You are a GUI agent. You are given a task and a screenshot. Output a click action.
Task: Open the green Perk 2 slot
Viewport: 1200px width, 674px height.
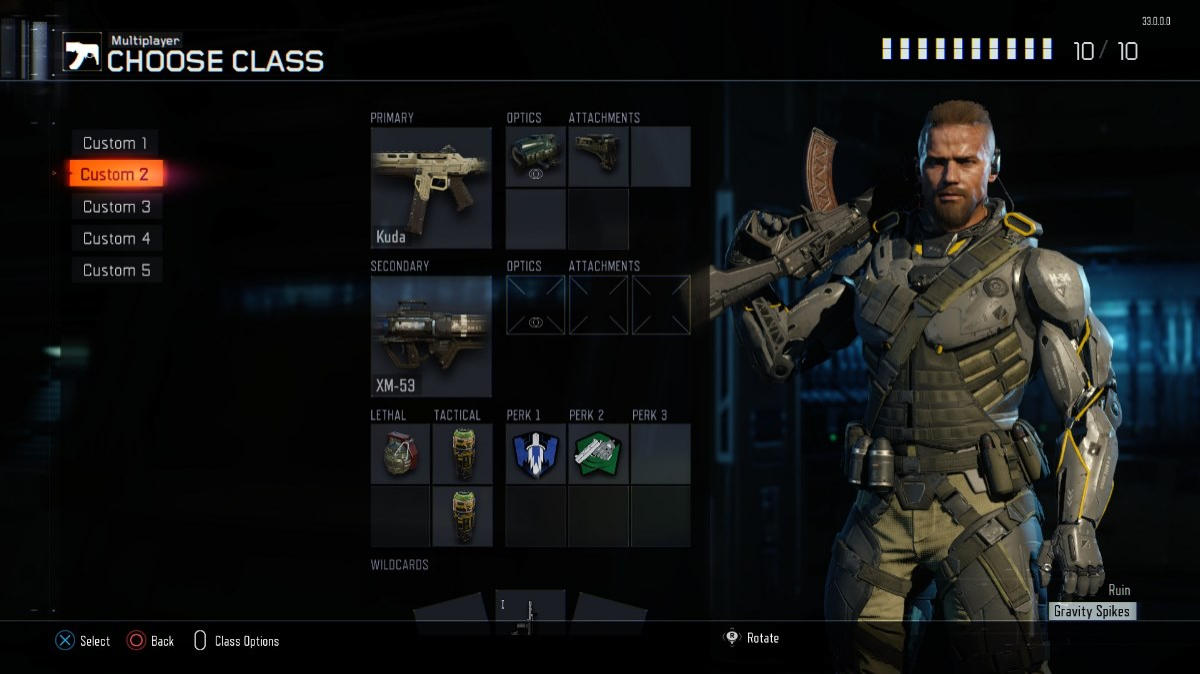point(598,454)
